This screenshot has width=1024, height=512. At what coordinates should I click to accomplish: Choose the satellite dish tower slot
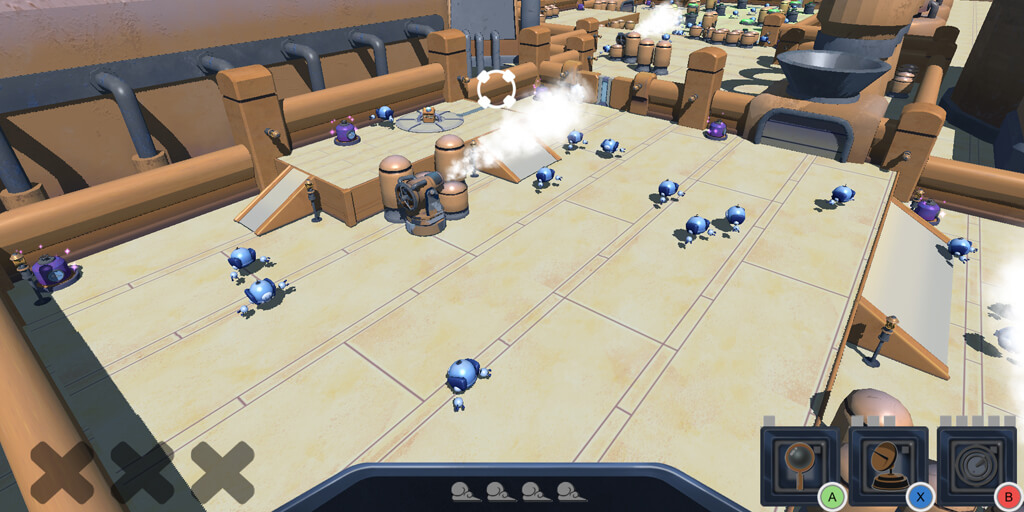click(x=888, y=465)
